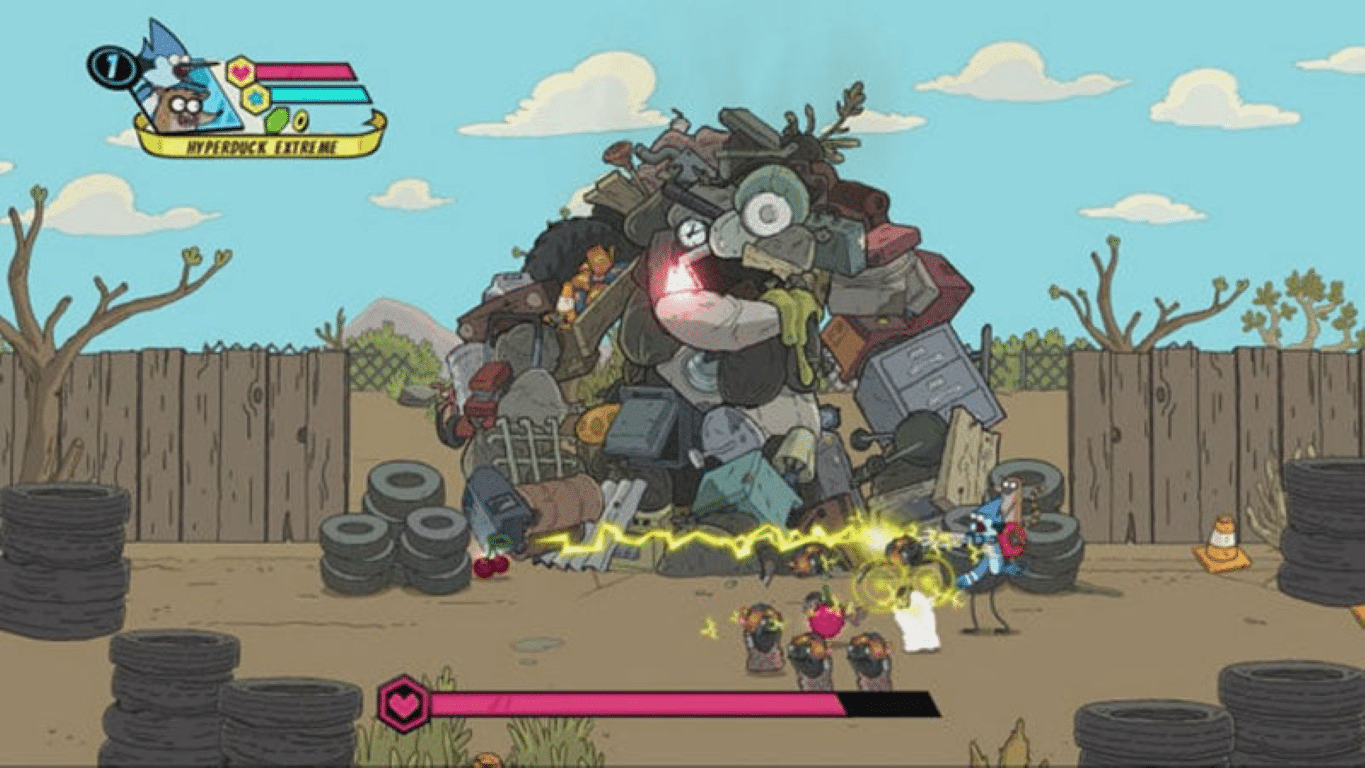1365x768 pixels.
Task: Click the boss heart hexagon emblem
Action: (x=403, y=704)
